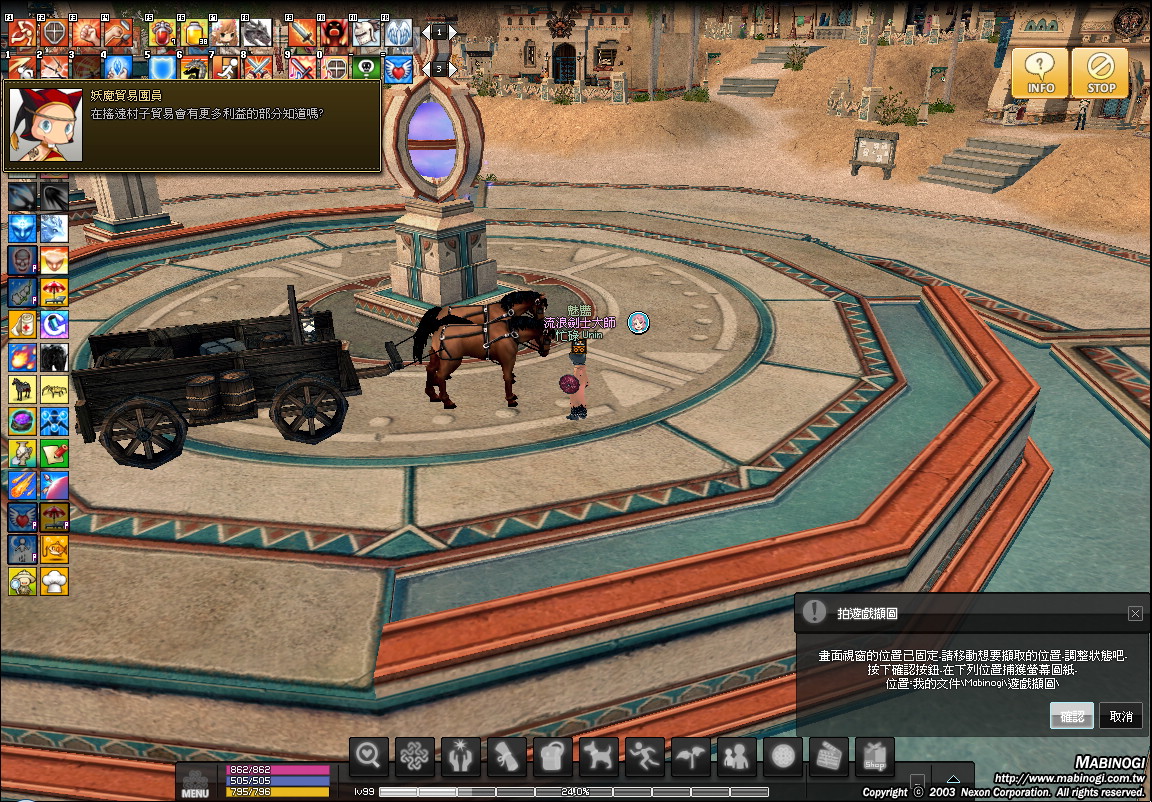
Task: Open the pet dog toolbar icon
Action: point(600,758)
